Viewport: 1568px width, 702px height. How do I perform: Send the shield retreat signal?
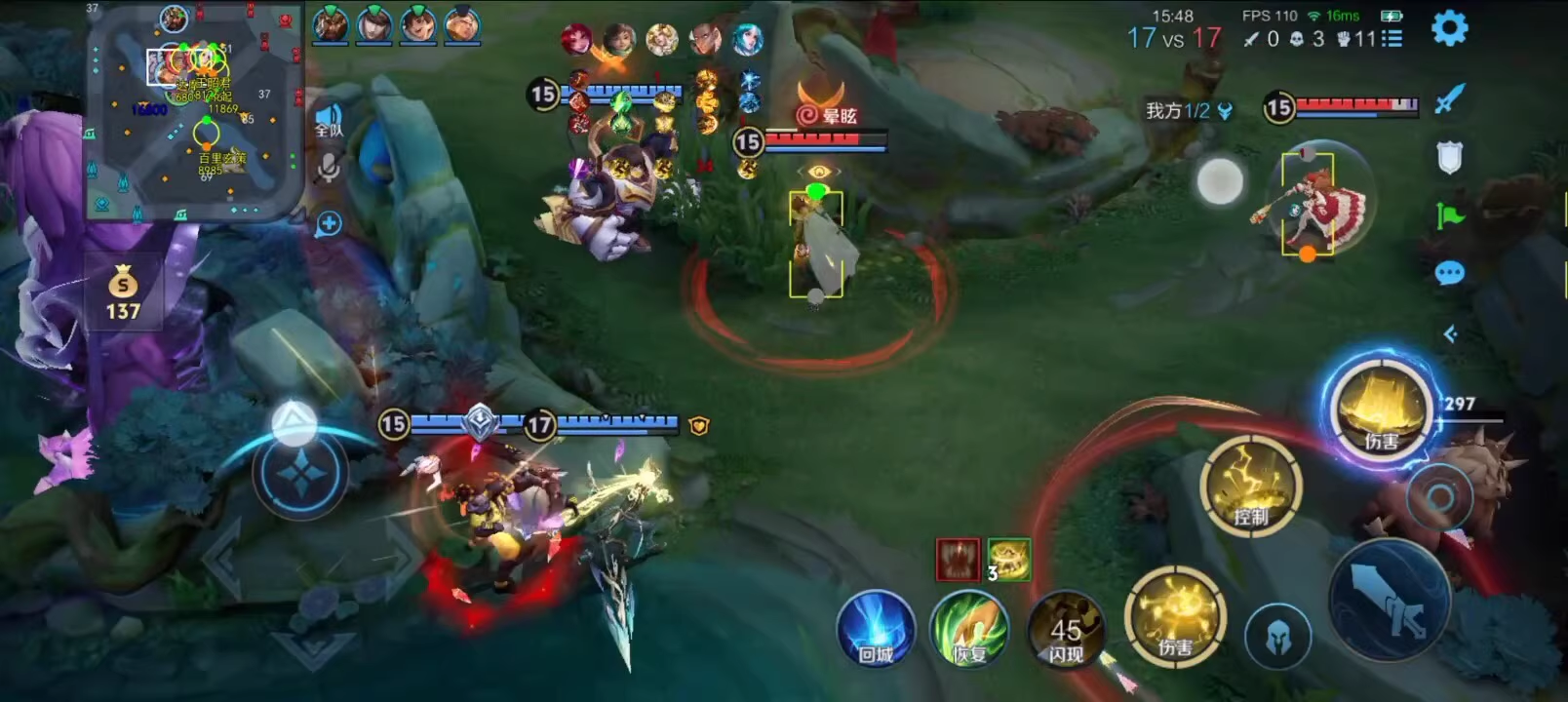(1450, 157)
